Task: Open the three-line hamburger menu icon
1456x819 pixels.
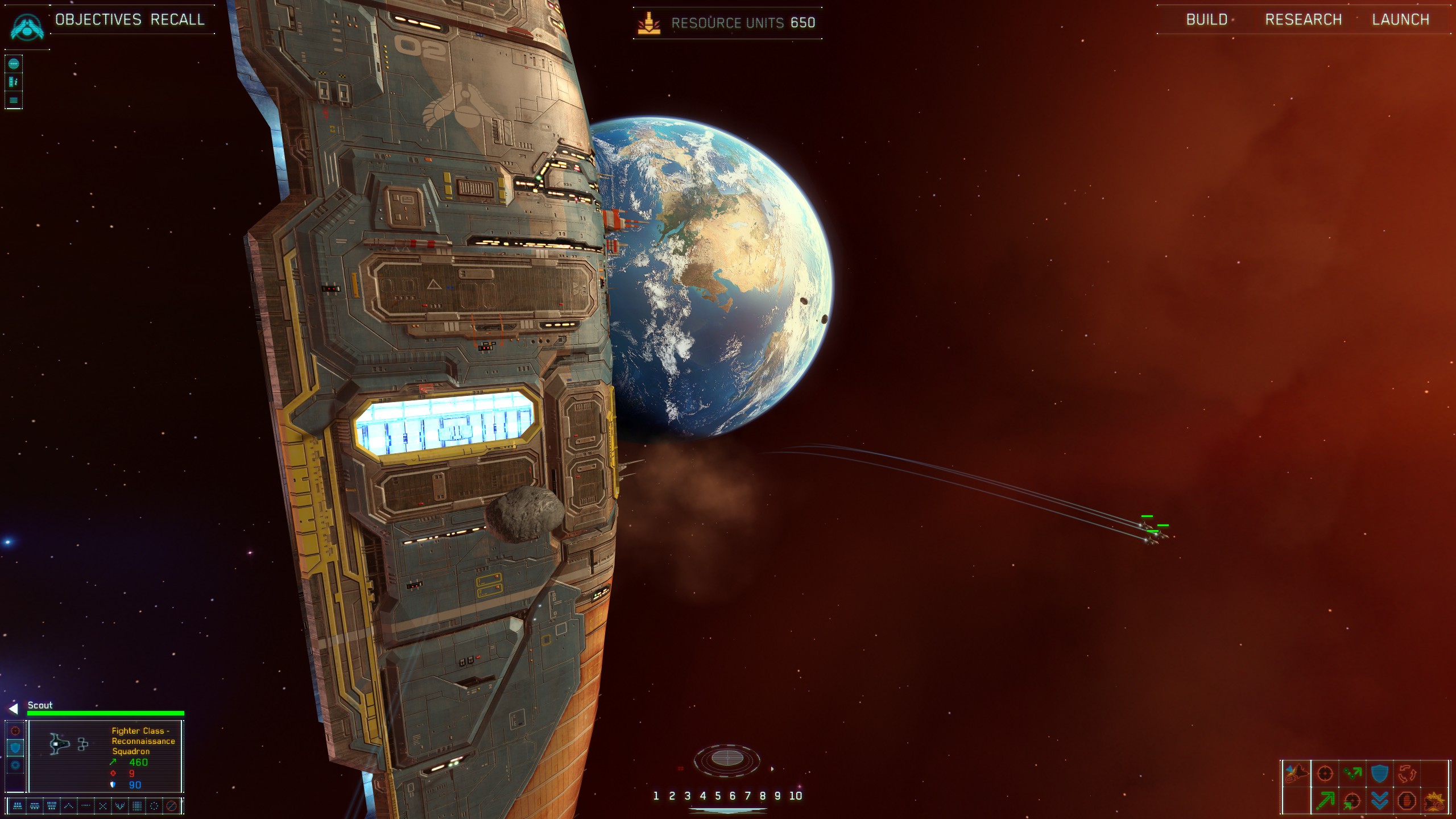Action: pos(14,101)
